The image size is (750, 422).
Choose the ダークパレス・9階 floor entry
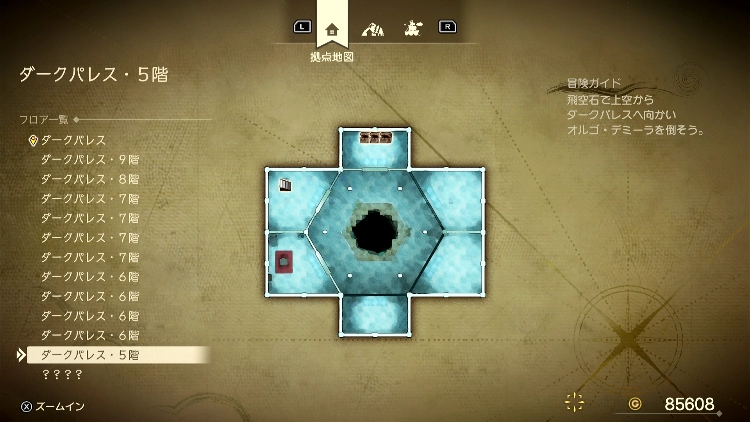coord(89,160)
